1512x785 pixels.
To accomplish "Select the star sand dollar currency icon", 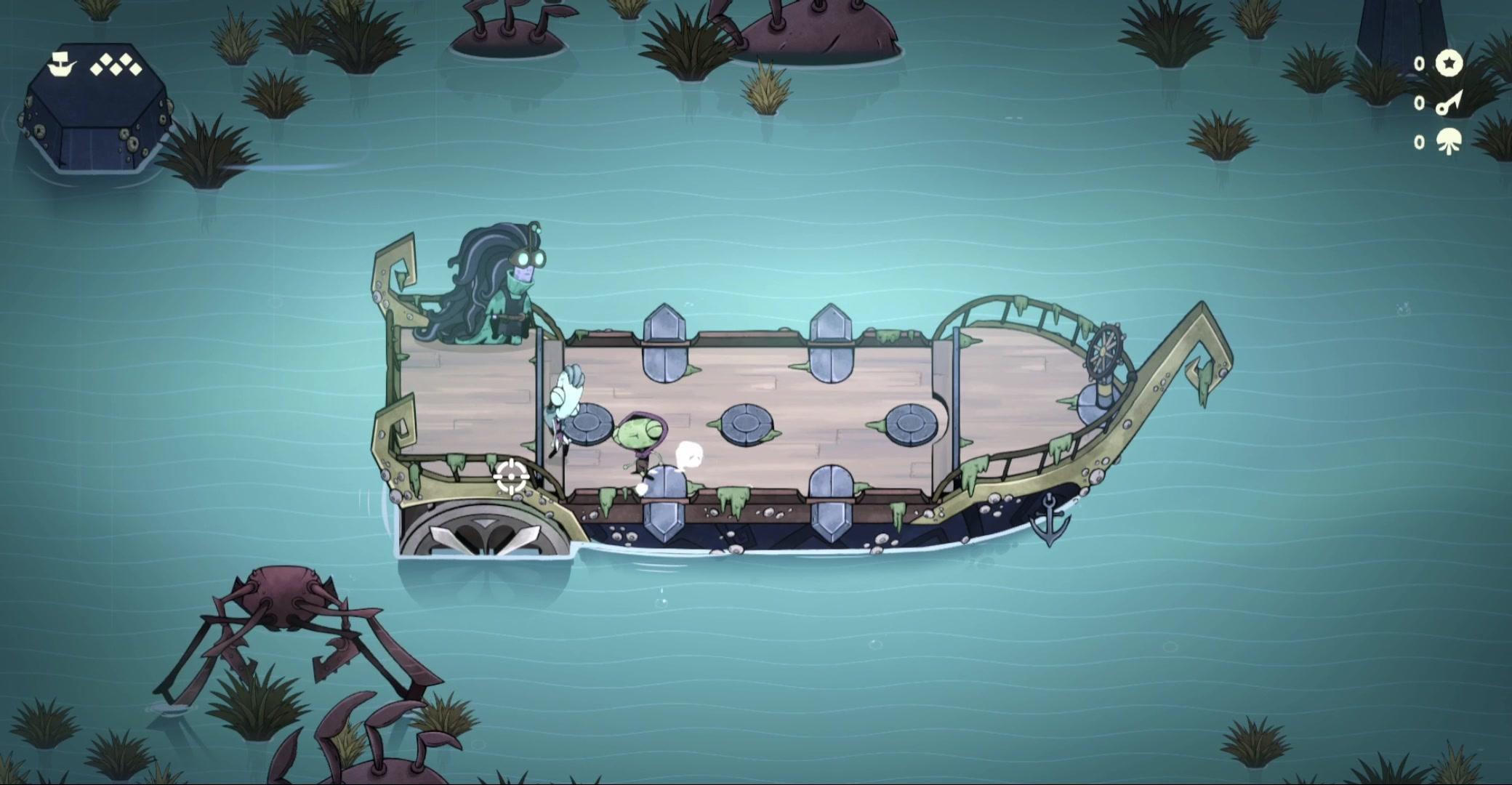I will click(x=1449, y=64).
